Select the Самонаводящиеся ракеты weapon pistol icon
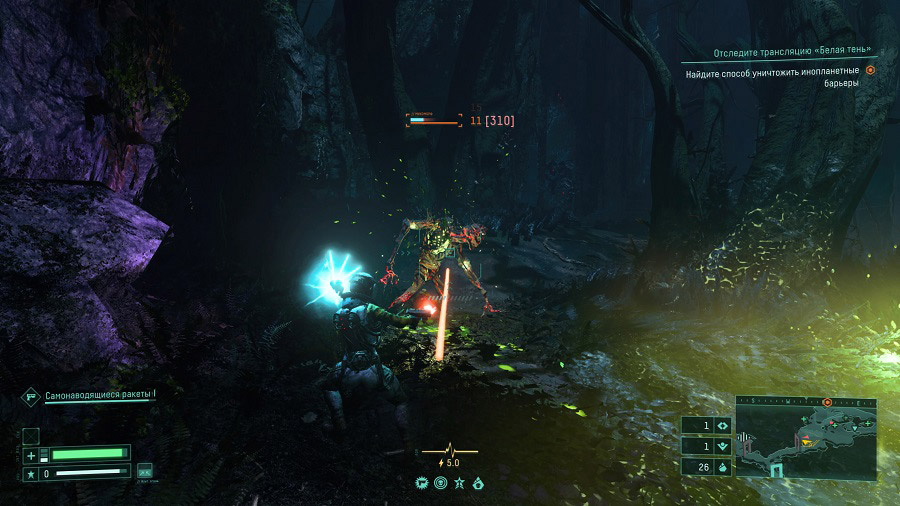 (x=31, y=397)
